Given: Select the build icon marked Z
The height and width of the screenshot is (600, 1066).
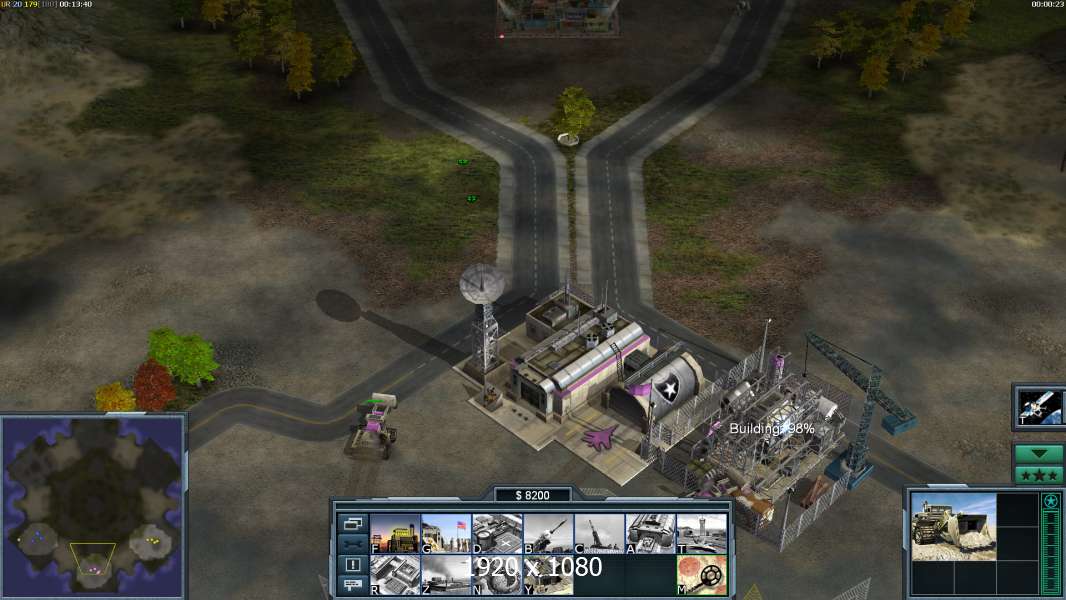Looking at the screenshot, I should pyautogui.click(x=446, y=575).
